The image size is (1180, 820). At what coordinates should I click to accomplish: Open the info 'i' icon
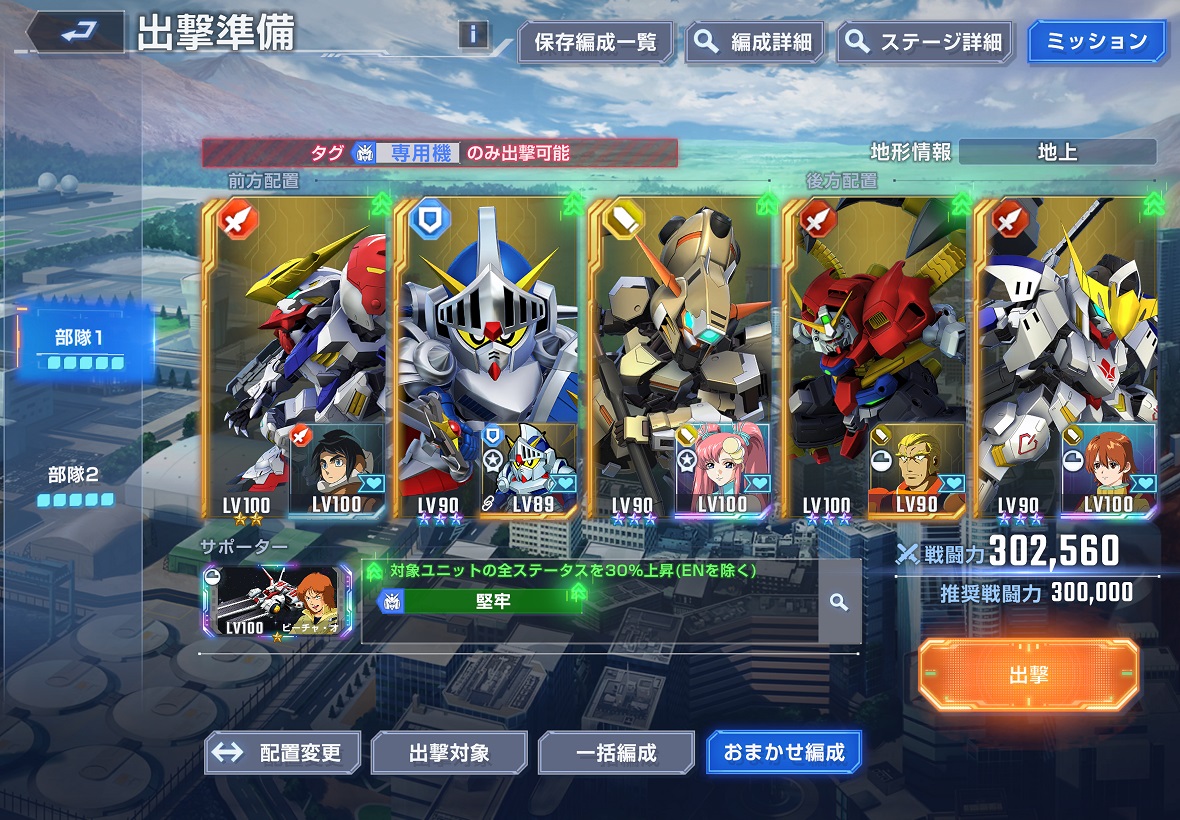[473, 35]
